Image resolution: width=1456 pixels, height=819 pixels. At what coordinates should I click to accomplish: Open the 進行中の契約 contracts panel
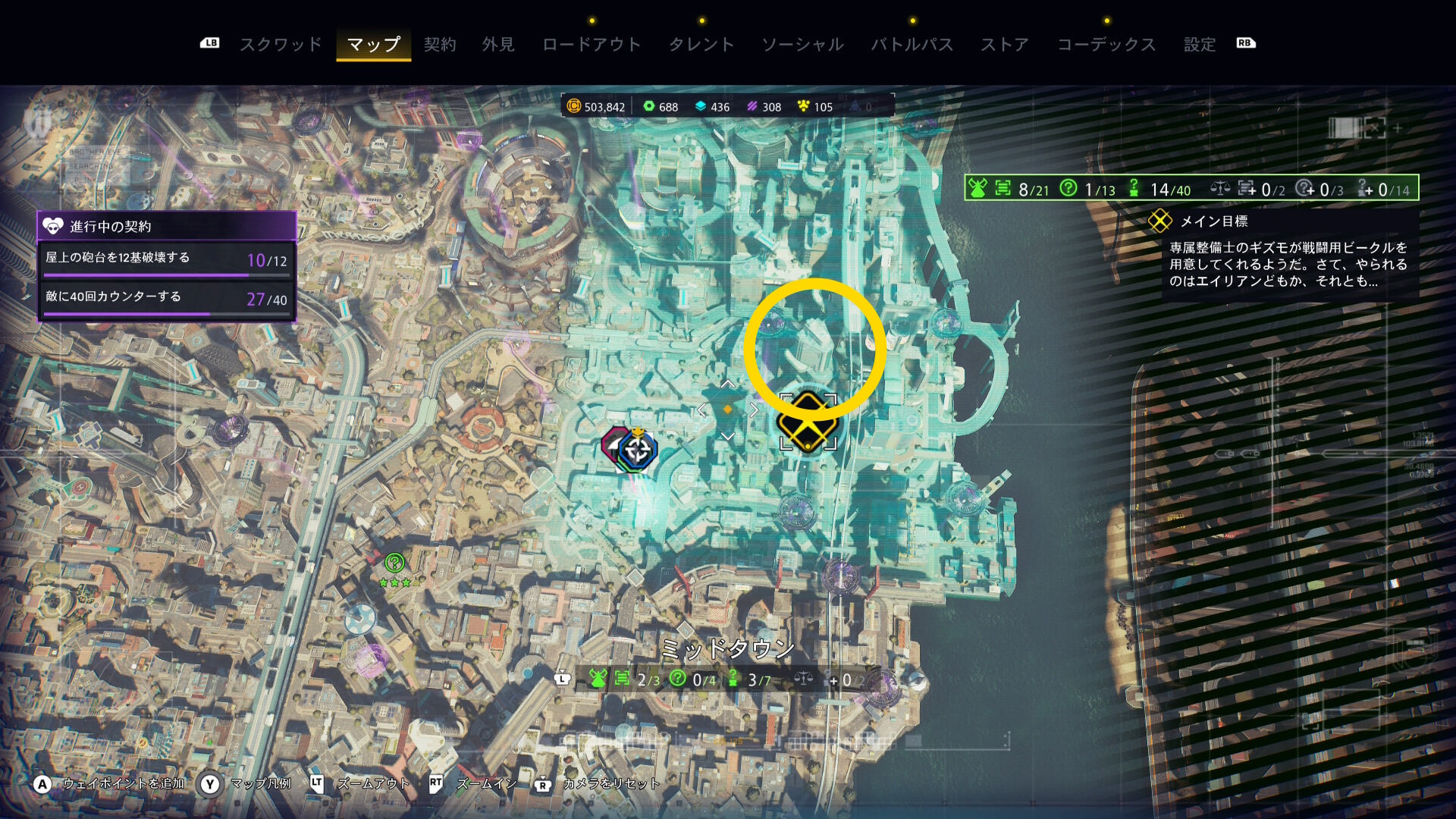(167, 226)
